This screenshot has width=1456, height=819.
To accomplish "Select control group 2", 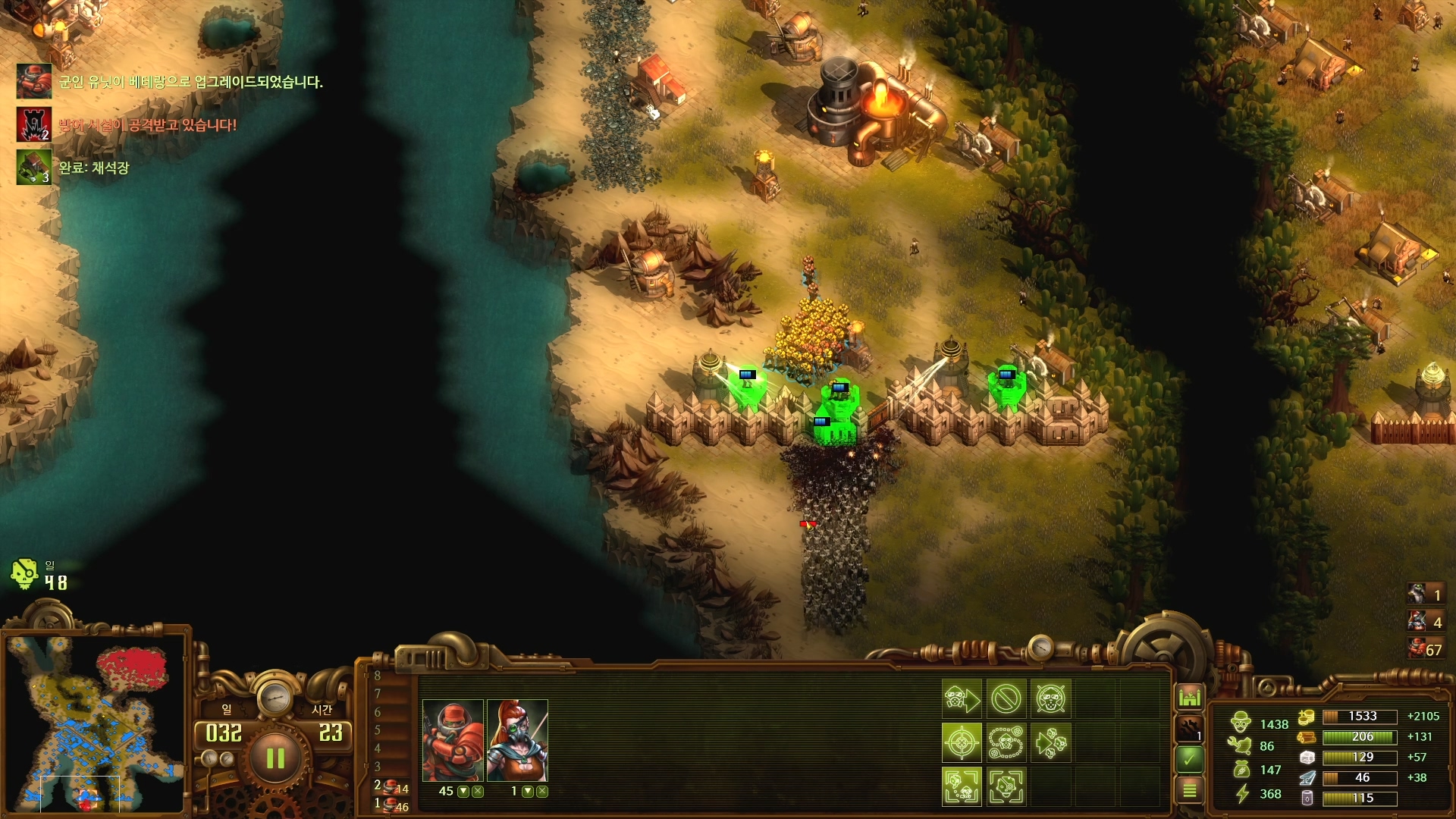I will [391, 786].
